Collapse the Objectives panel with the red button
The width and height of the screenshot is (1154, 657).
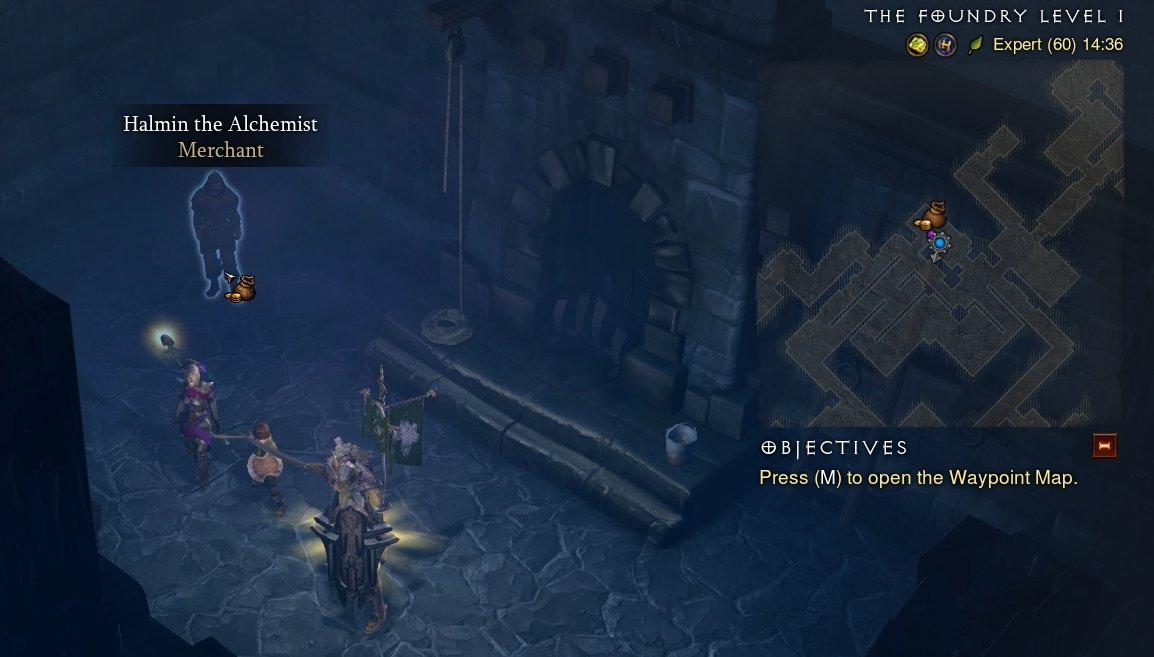[1104, 446]
